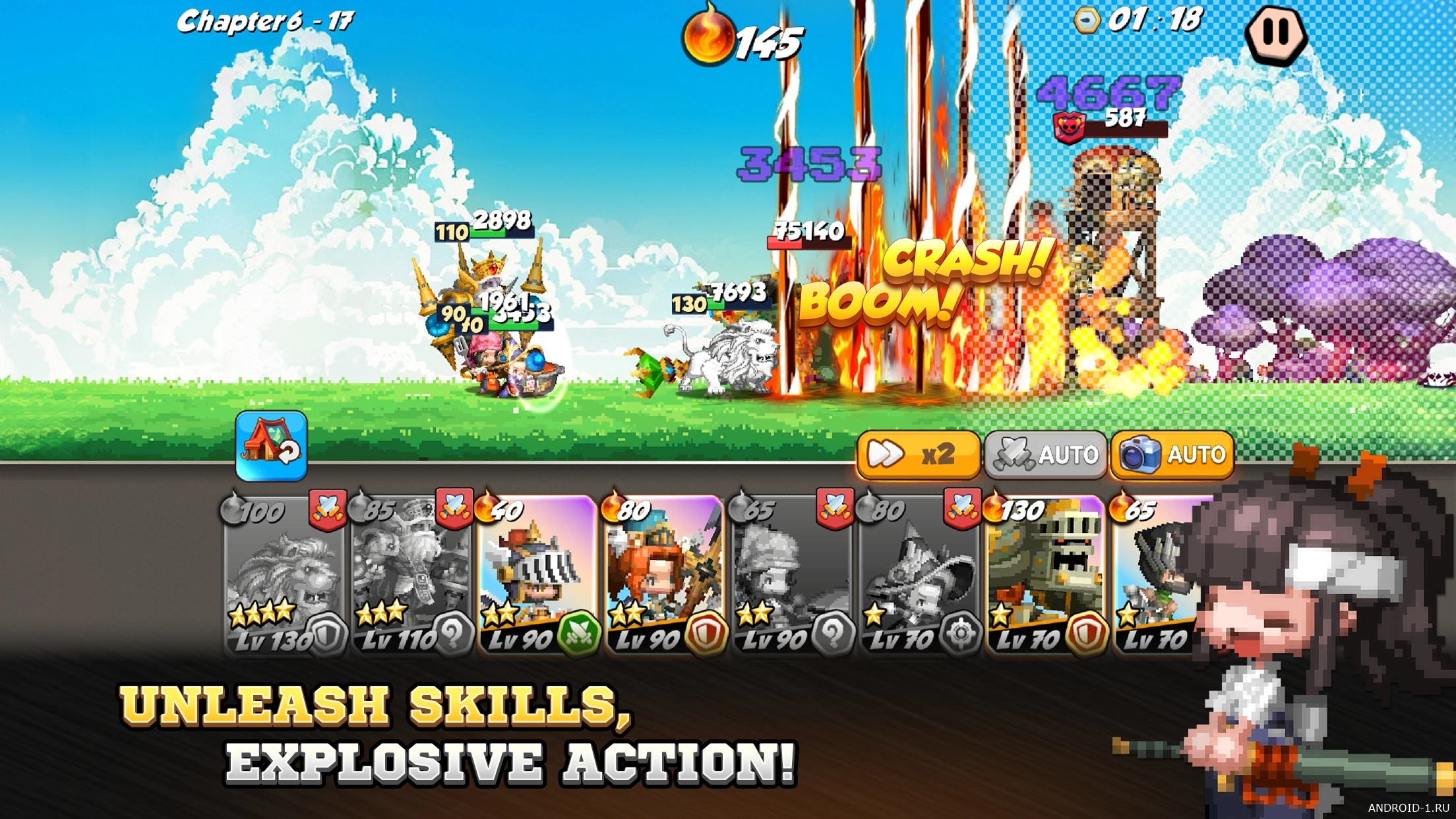Toggle the camera AUTO button
The image size is (1456, 819).
click(x=1172, y=454)
